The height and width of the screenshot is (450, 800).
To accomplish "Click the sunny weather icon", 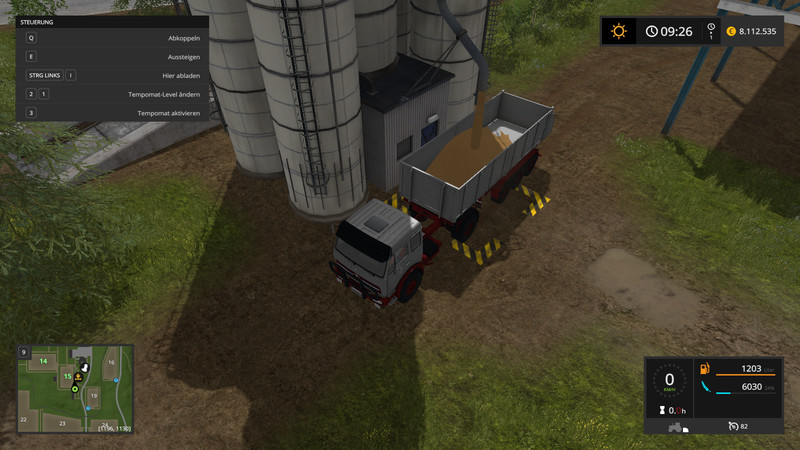I will click(x=619, y=31).
